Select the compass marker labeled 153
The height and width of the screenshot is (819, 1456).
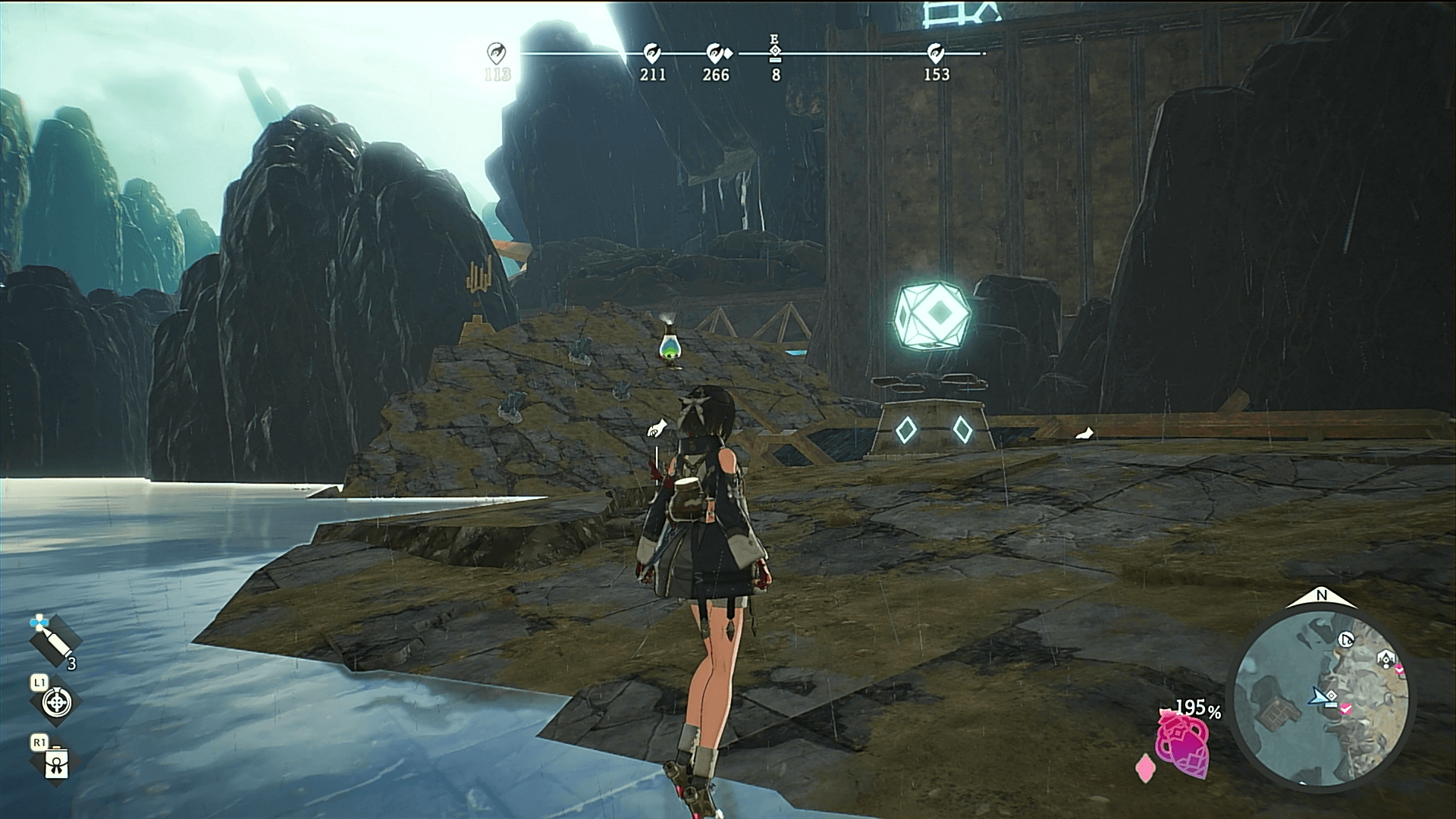pyautogui.click(x=936, y=53)
